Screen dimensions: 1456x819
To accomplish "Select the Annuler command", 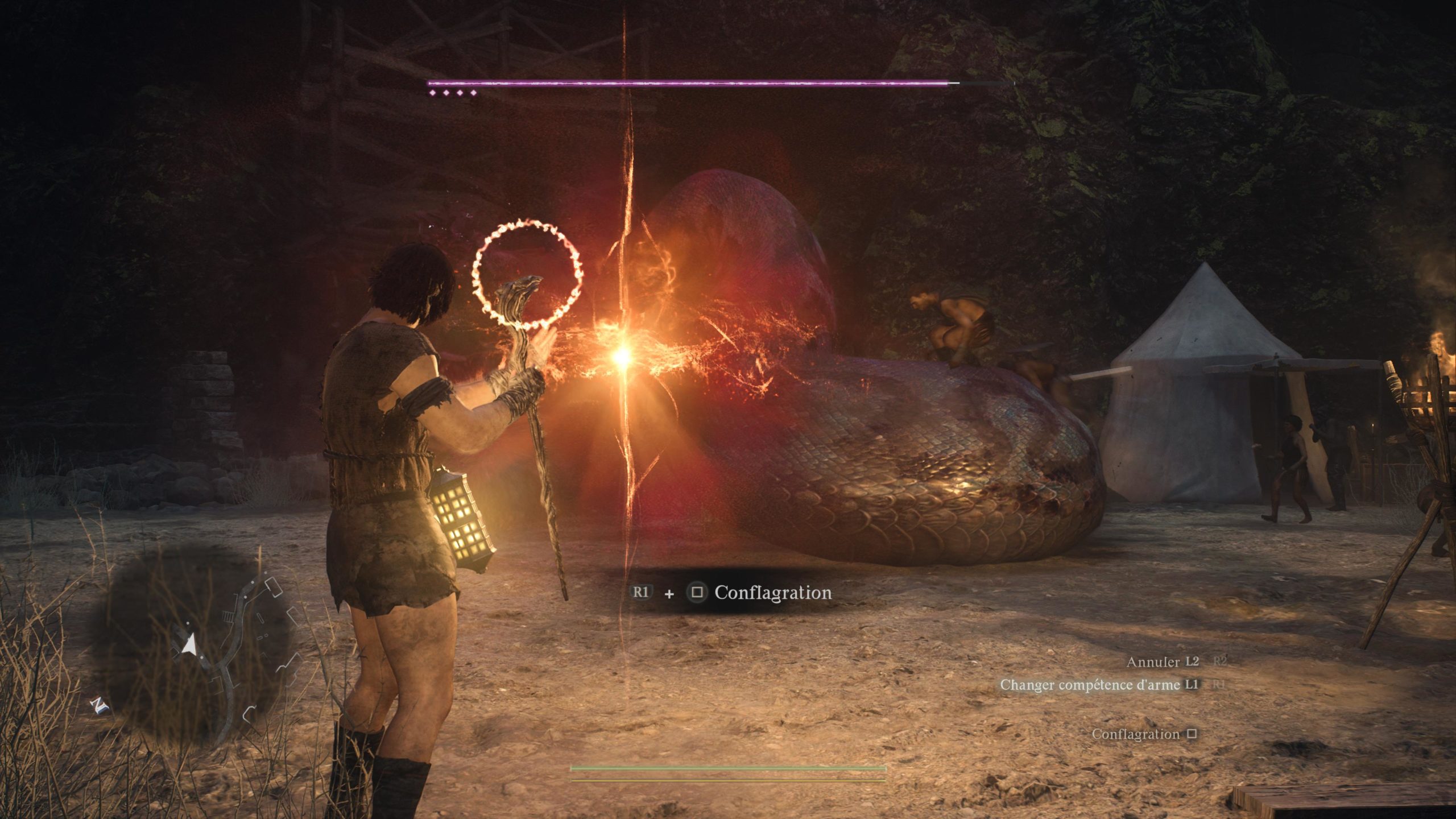I will [1153, 662].
